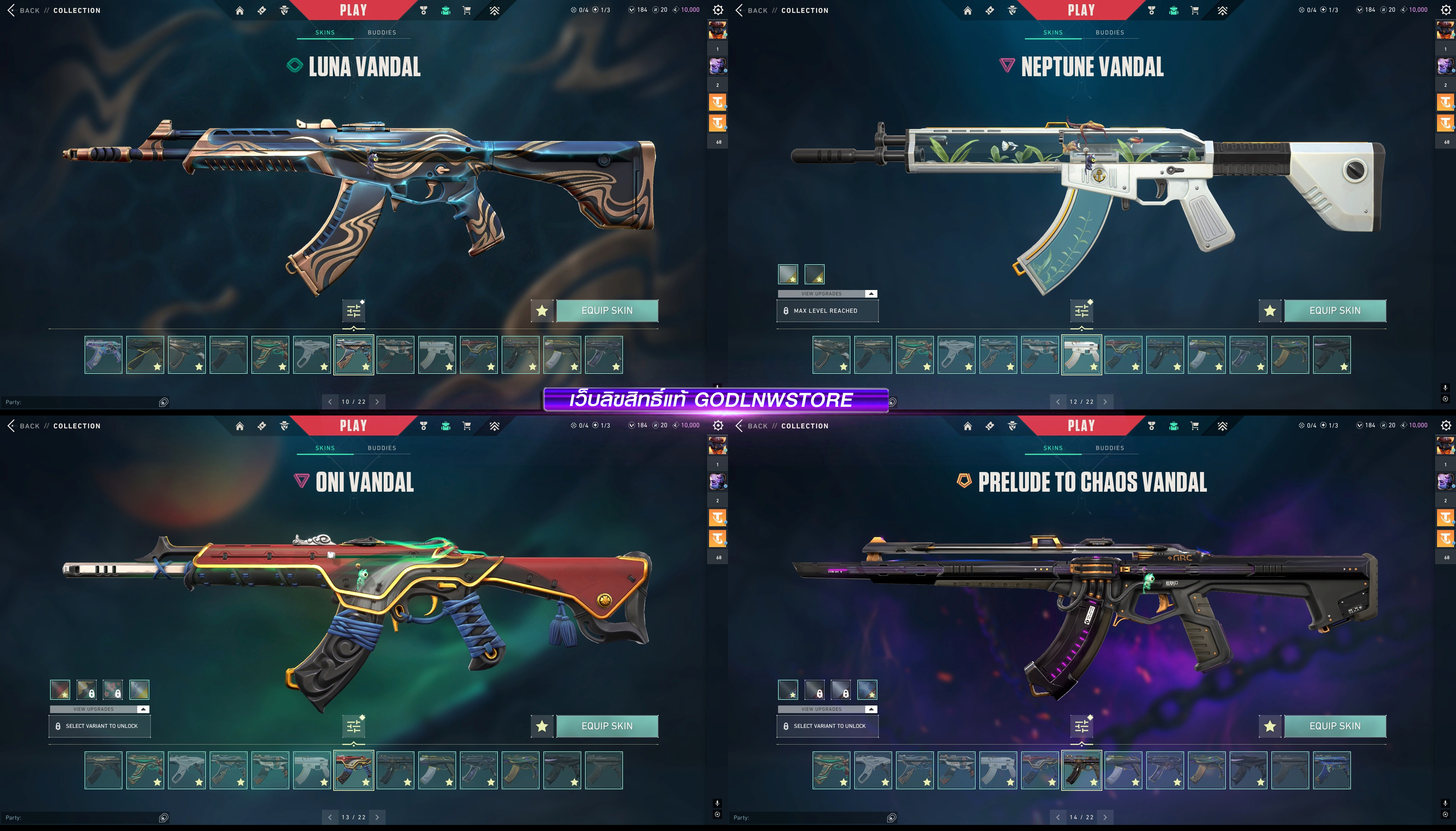Viewport: 1456px width, 831px height.
Task: Favorite the Luna Vandal with the star button
Action: pyautogui.click(x=542, y=310)
